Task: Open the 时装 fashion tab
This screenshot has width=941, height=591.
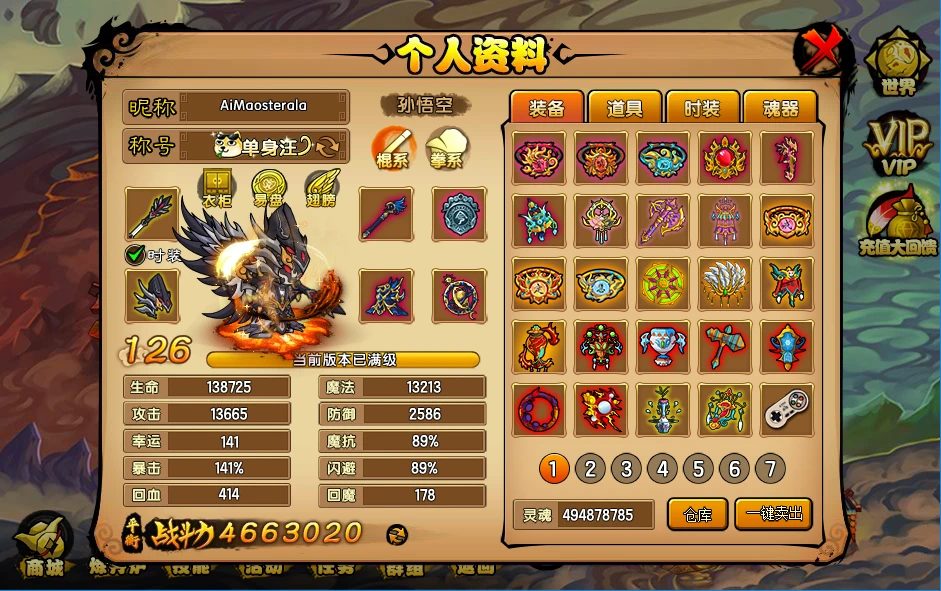Action: pos(701,109)
